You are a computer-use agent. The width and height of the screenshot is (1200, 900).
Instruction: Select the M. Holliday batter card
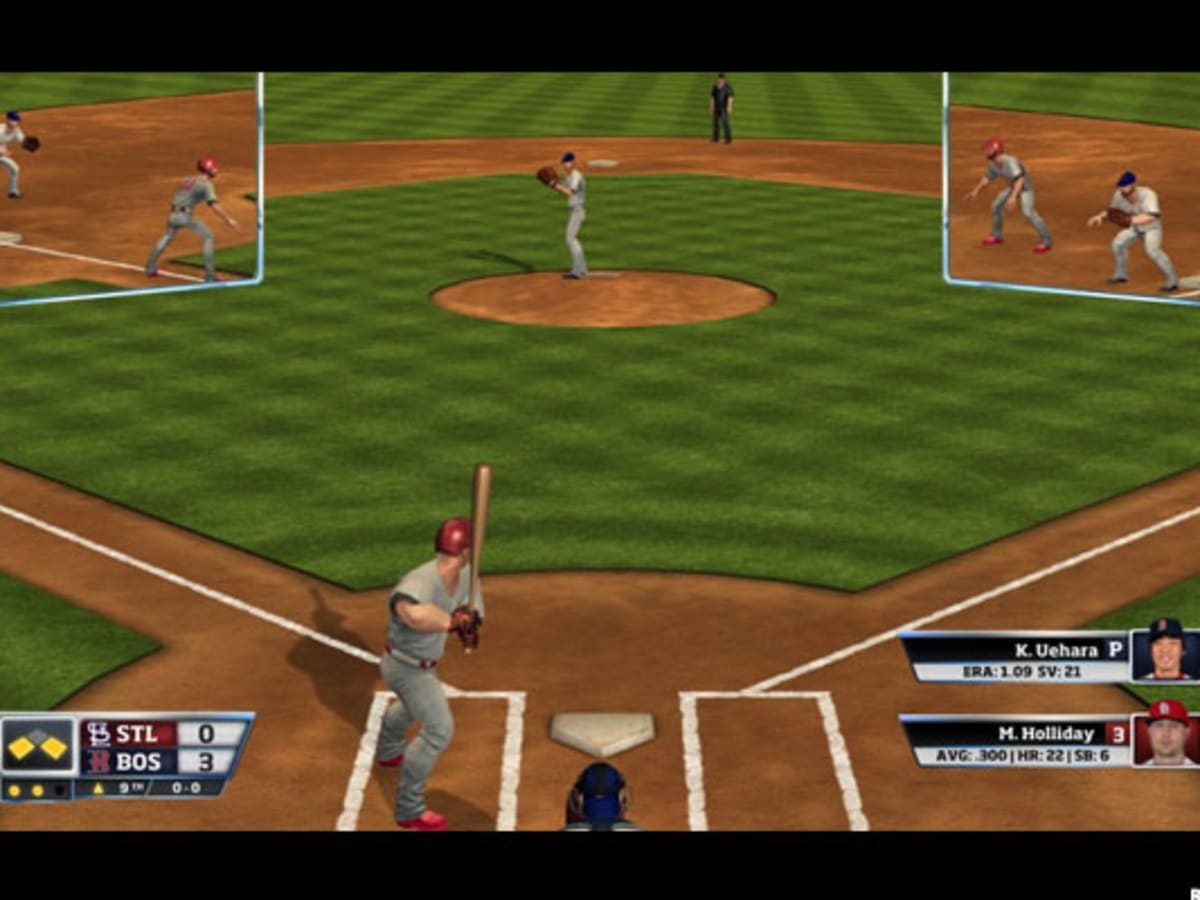[1015, 741]
